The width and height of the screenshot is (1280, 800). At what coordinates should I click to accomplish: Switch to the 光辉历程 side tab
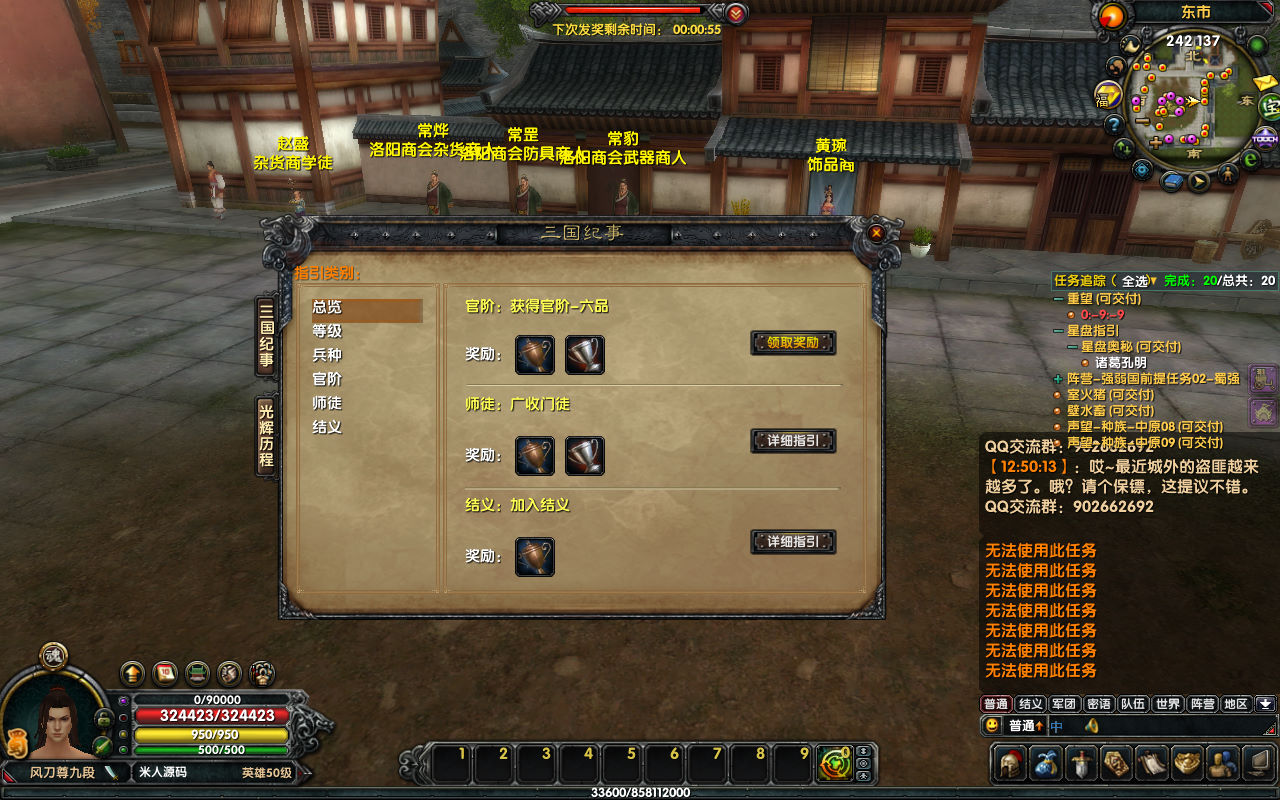click(266, 436)
